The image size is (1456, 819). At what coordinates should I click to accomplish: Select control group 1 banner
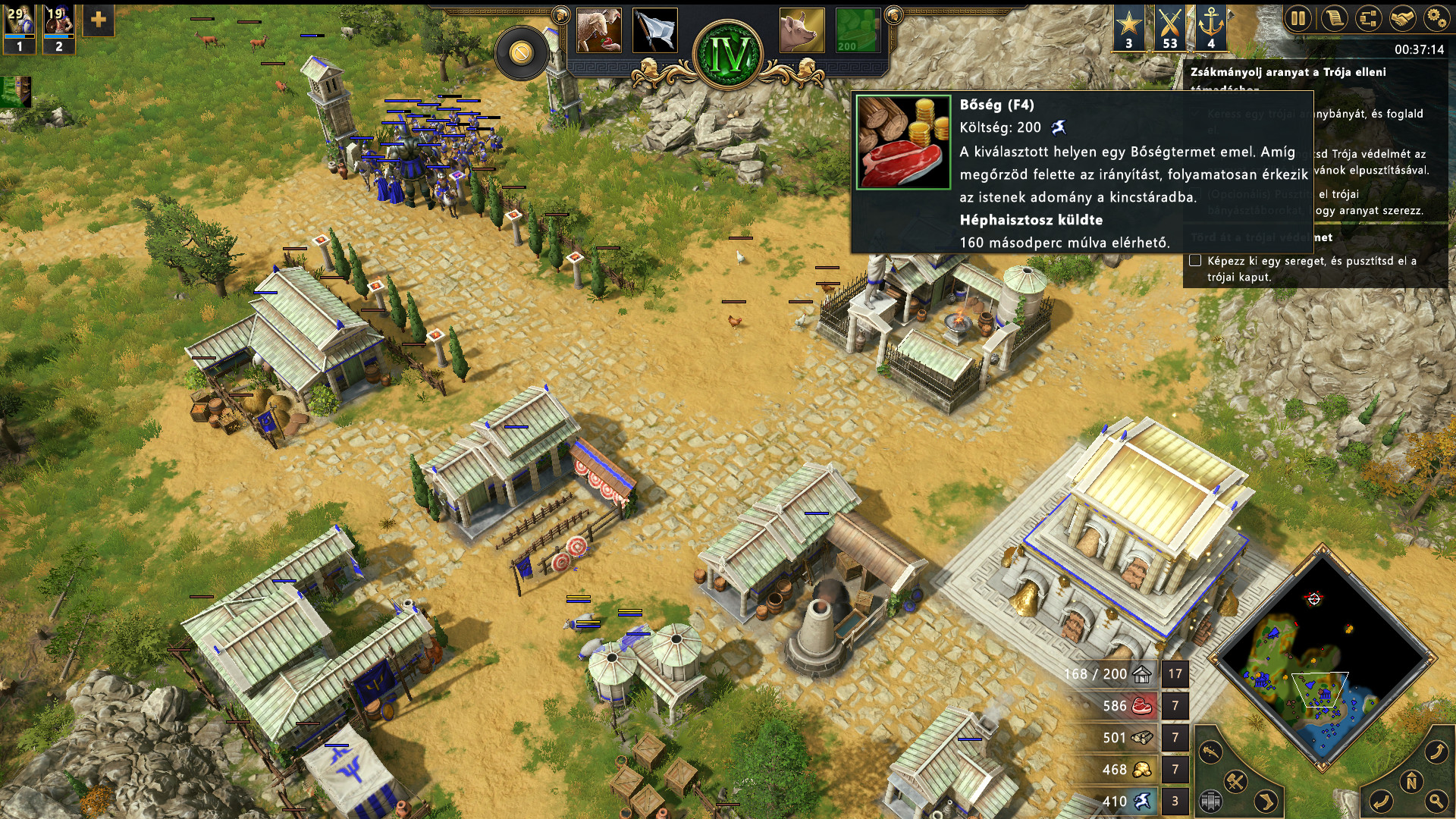pyautogui.click(x=19, y=29)
